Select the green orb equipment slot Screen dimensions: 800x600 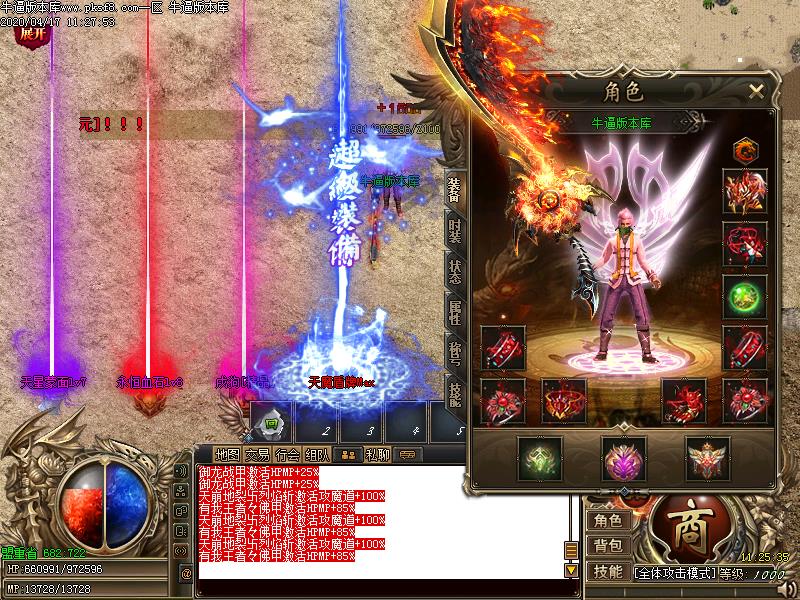coord(745,297)
